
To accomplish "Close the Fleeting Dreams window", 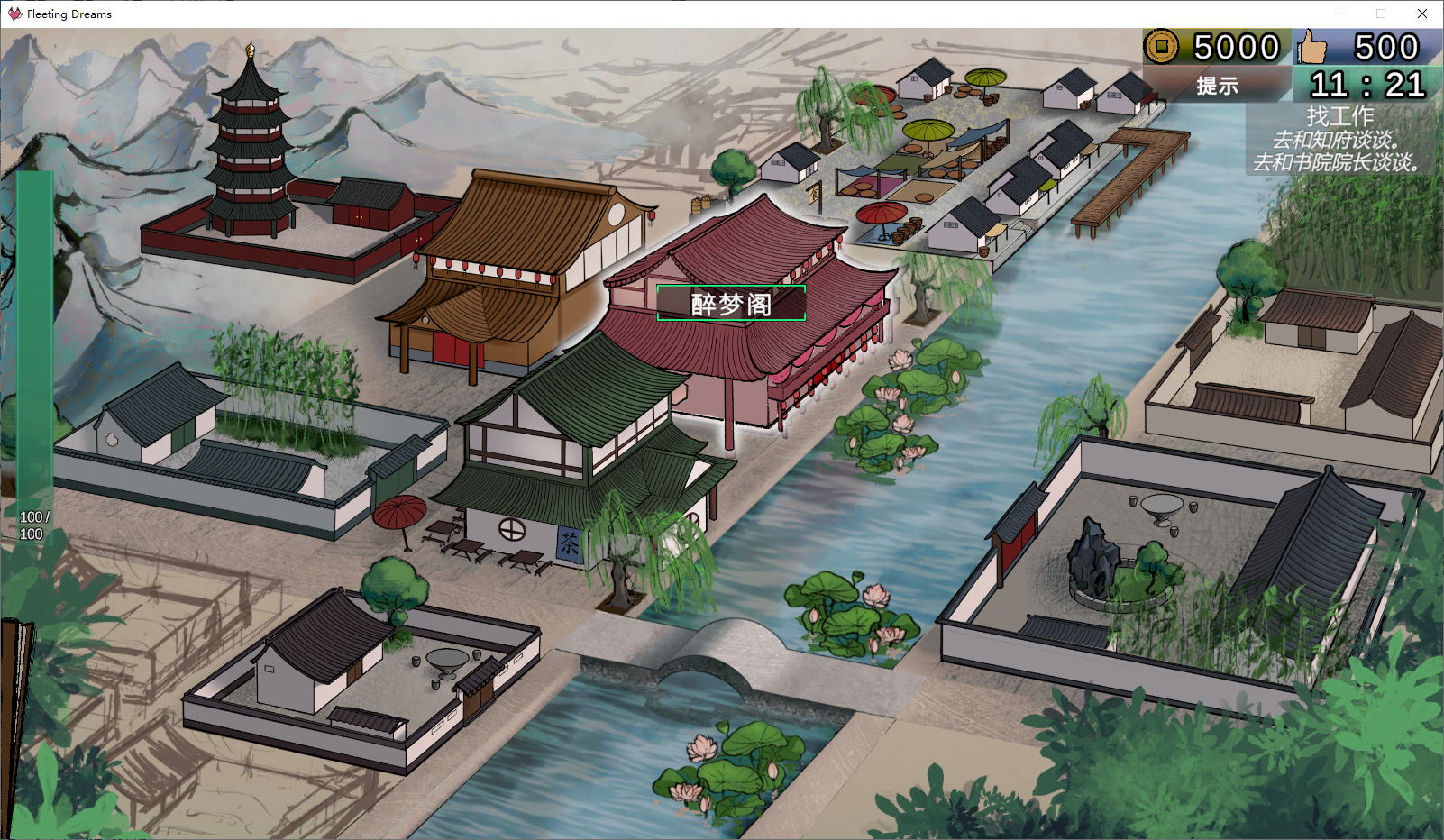I will (x=1422, y=14).
